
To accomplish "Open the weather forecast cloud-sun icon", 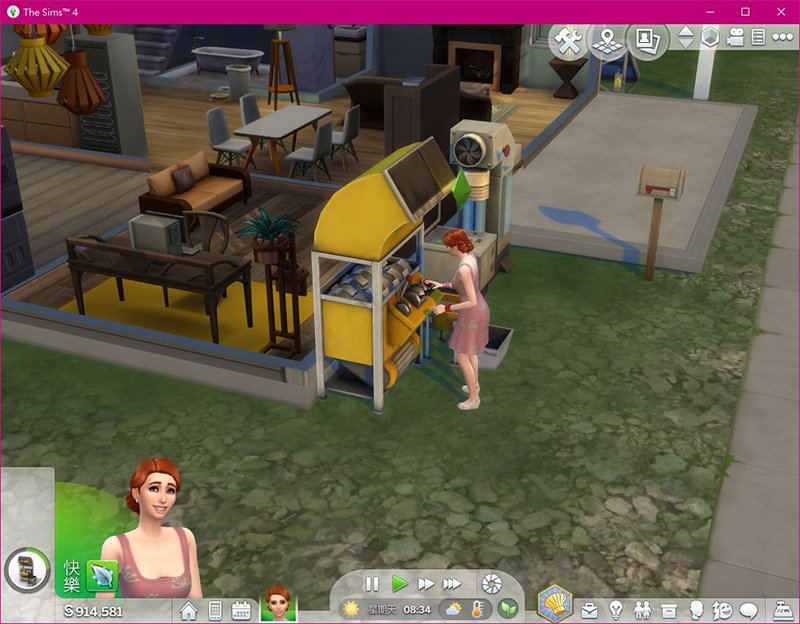I will point(453,608).
